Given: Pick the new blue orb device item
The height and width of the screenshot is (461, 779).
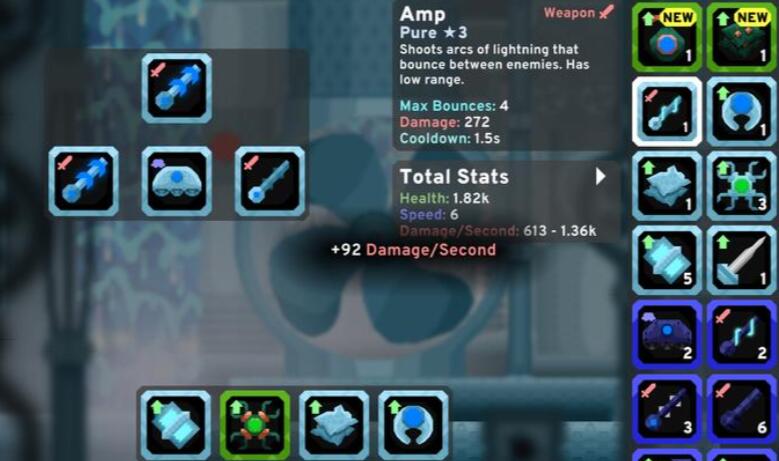Looking at the screenshot, I should tap(666, 37).
